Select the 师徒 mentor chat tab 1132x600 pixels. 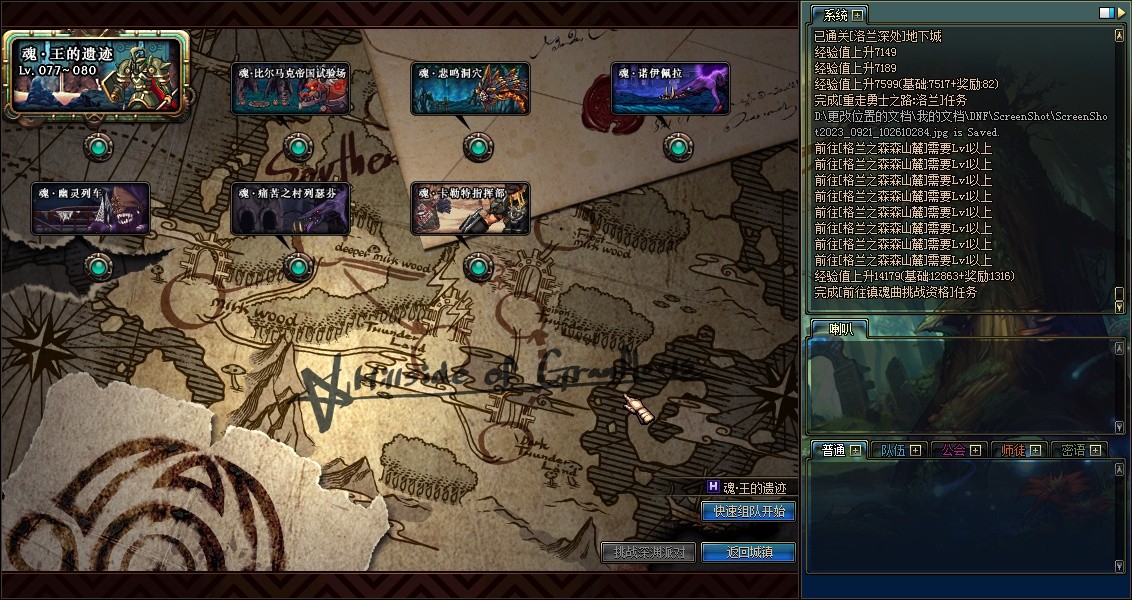(x=1014, y=450)
